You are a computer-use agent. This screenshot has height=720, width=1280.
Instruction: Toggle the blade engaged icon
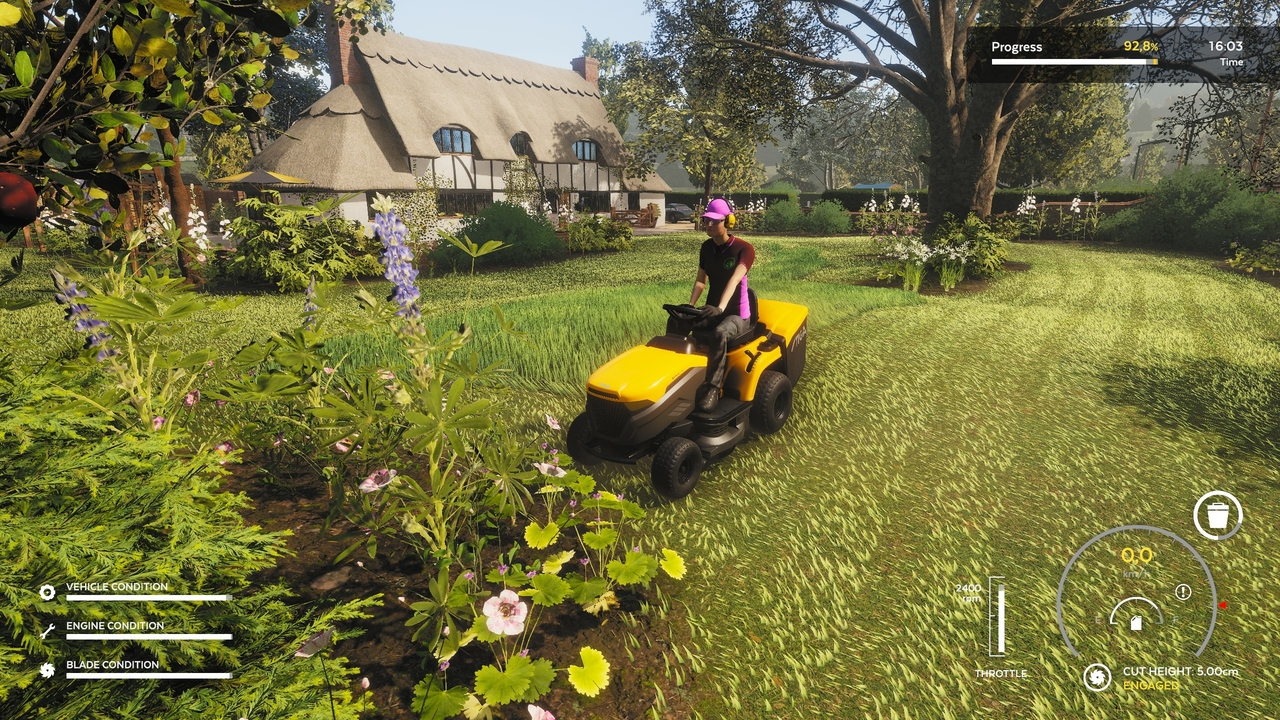click(x=1097, y=677)
